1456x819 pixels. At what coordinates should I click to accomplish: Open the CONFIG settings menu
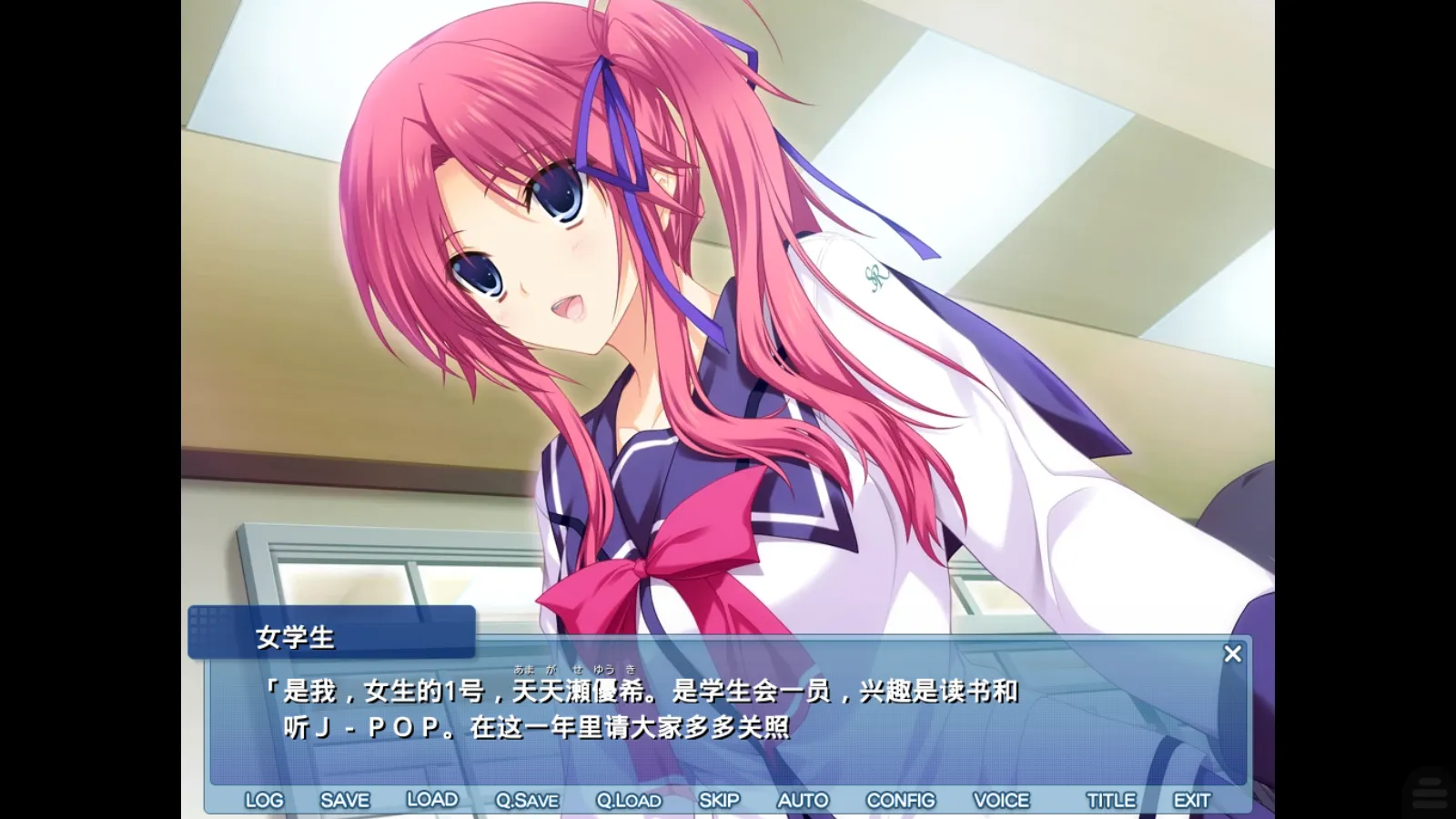tap(902, 799)
